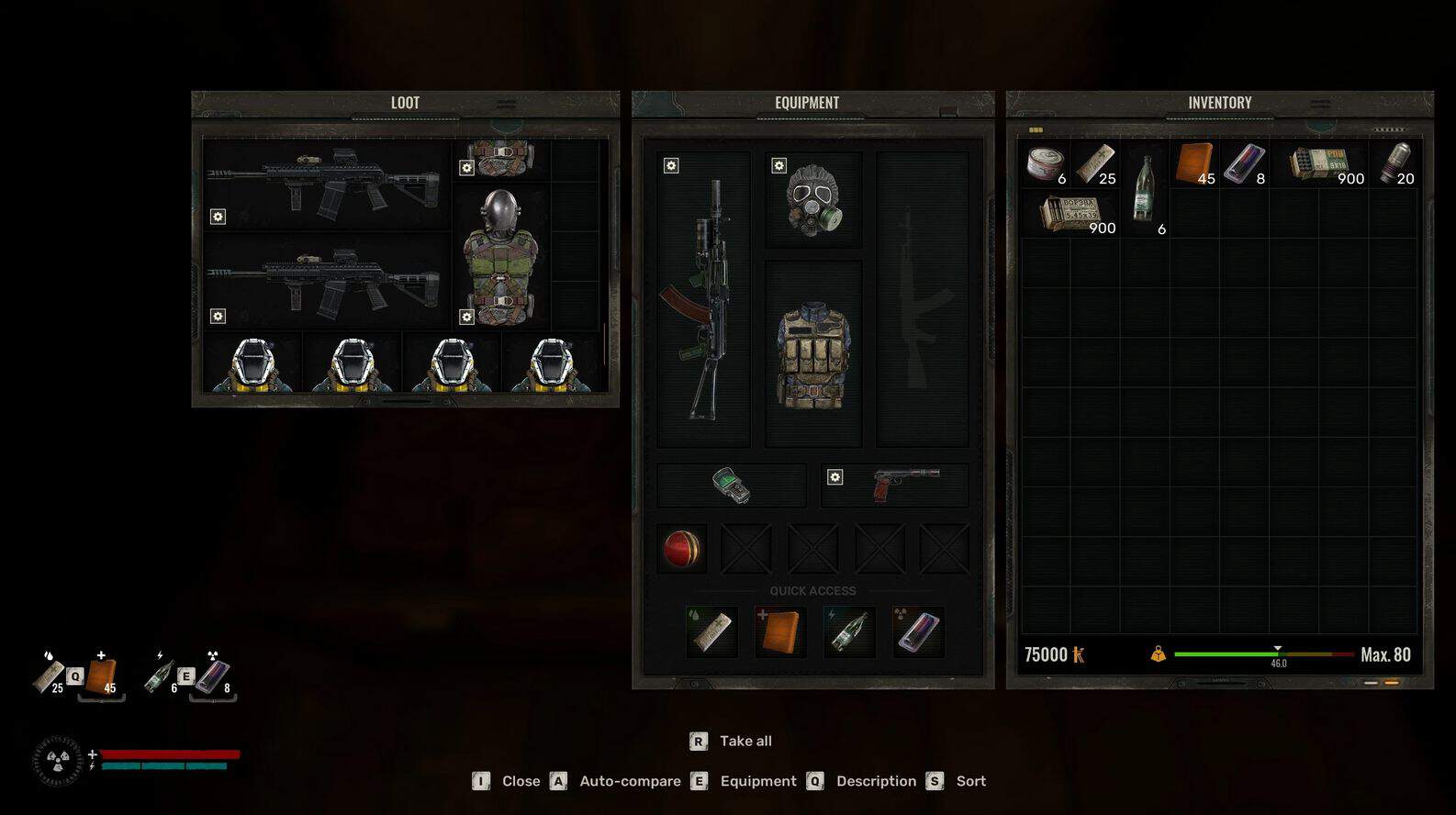Choose the bread loaf in quick access

[711, 631]
